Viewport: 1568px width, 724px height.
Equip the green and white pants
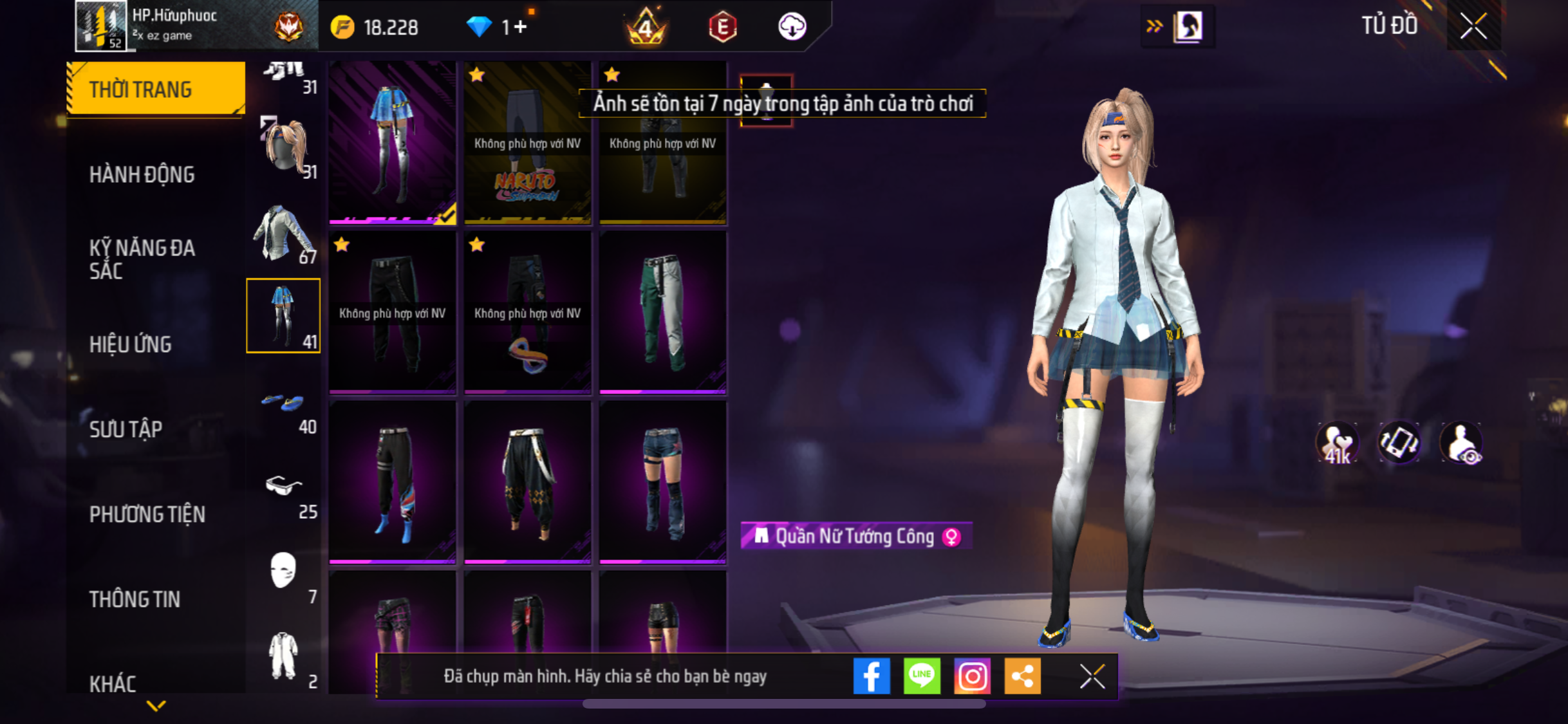coord(662,311)
